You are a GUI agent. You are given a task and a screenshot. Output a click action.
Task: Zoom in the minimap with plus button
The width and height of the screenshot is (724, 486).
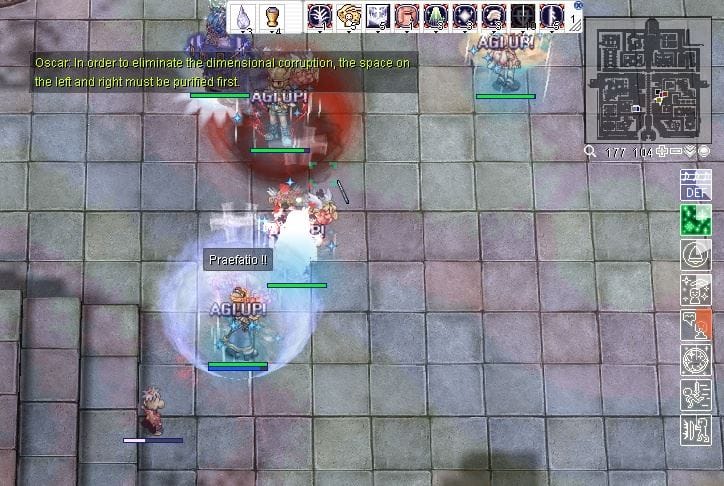662,152
